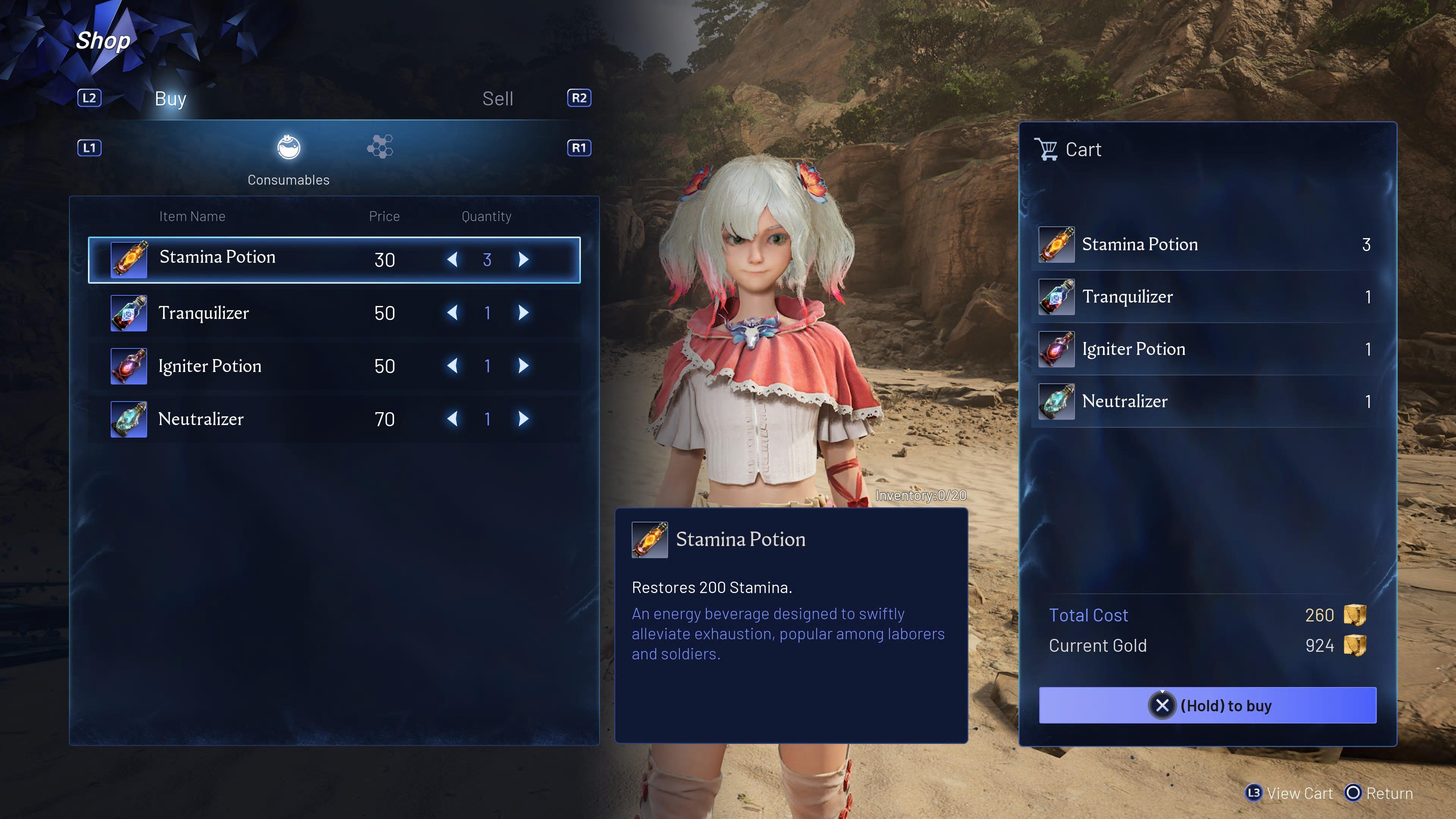Screen dimensions: 1456x819
Task: Select the Consumables category icon
Action: pyautogui.click(x=288, y=148)
